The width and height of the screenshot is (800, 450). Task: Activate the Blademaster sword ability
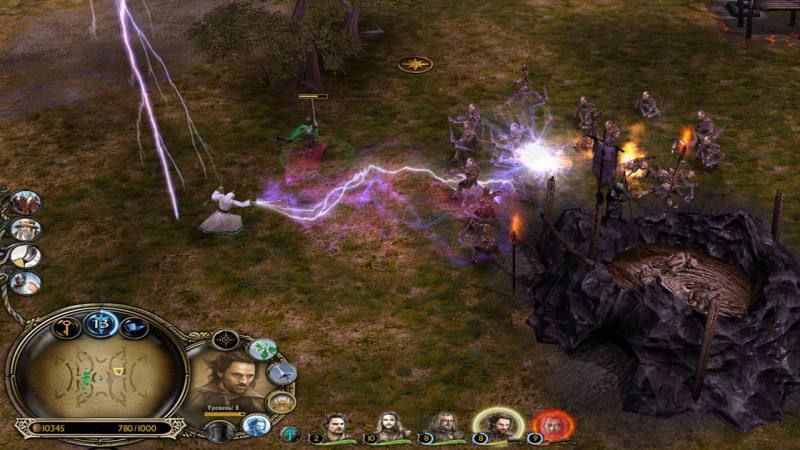[281, 374]
